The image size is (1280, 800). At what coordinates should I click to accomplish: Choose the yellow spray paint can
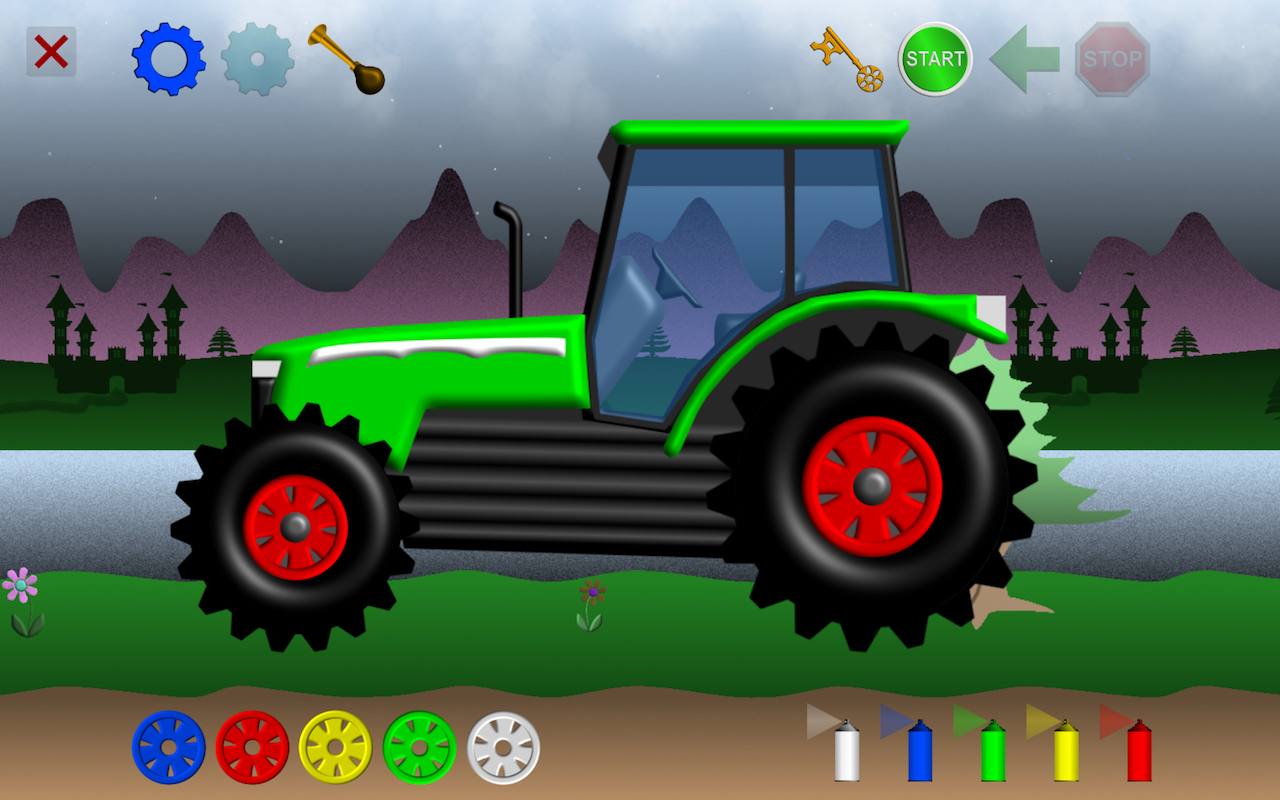click(1066, 755)
